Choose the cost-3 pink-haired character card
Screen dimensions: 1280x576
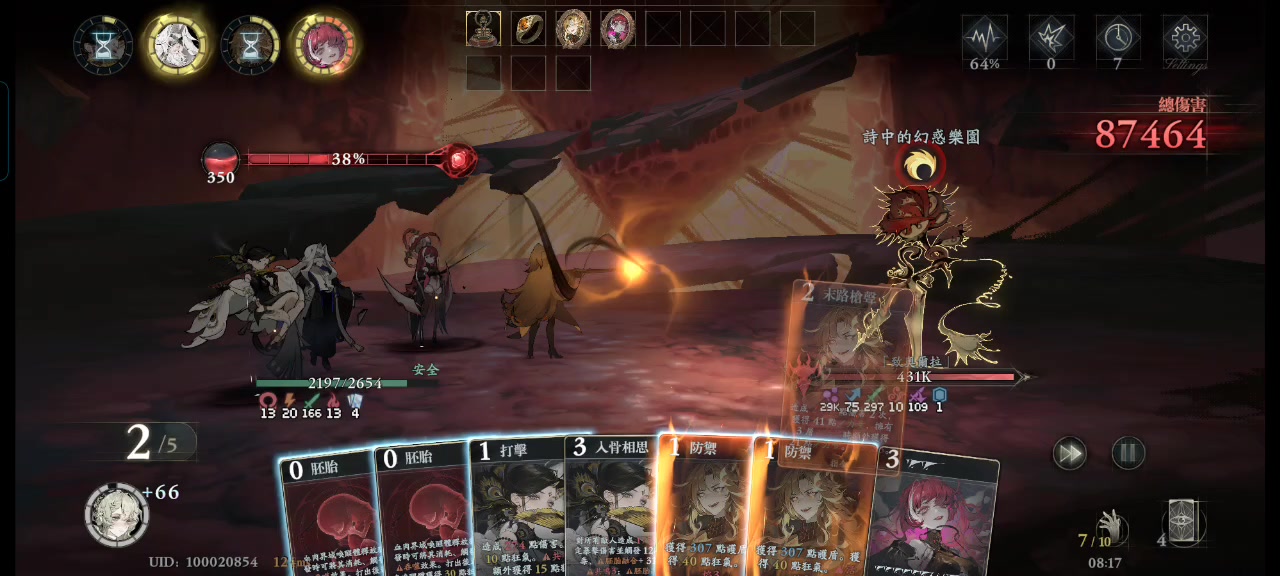tap(935, 515)
